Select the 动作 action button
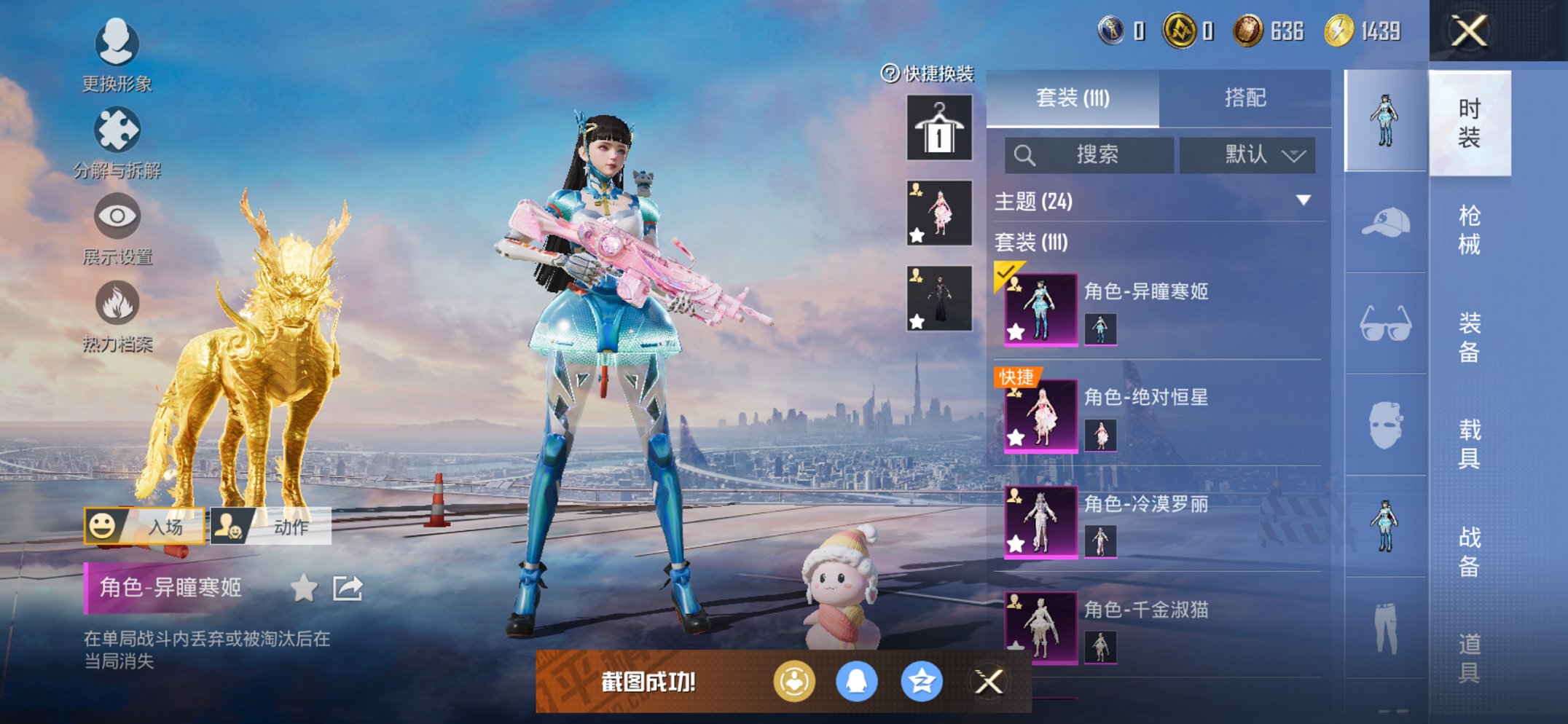The image size is (1568, 724). (x=271, y=526)
